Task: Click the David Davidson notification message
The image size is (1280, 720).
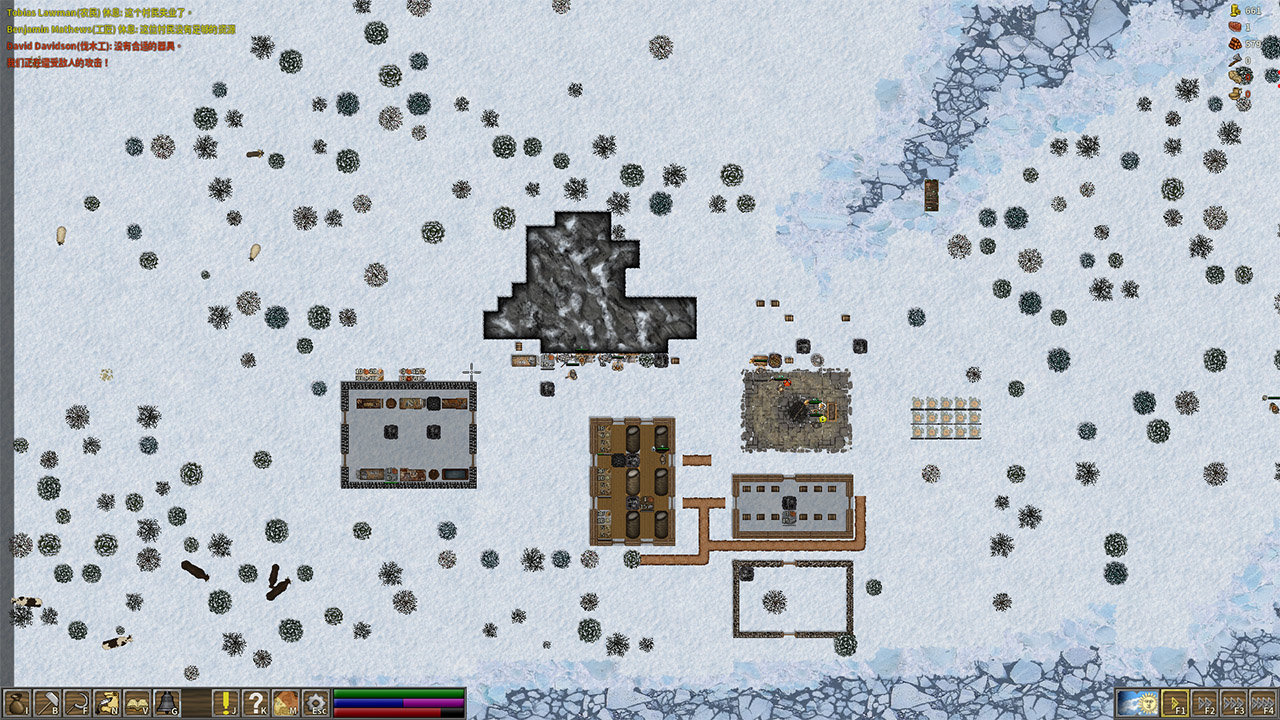Action: 93,46
